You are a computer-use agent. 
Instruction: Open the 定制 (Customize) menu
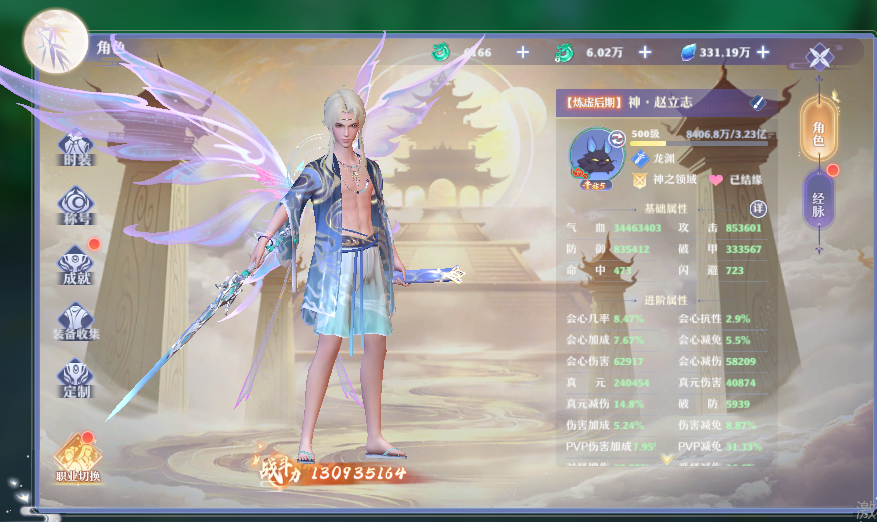point(76,377)
